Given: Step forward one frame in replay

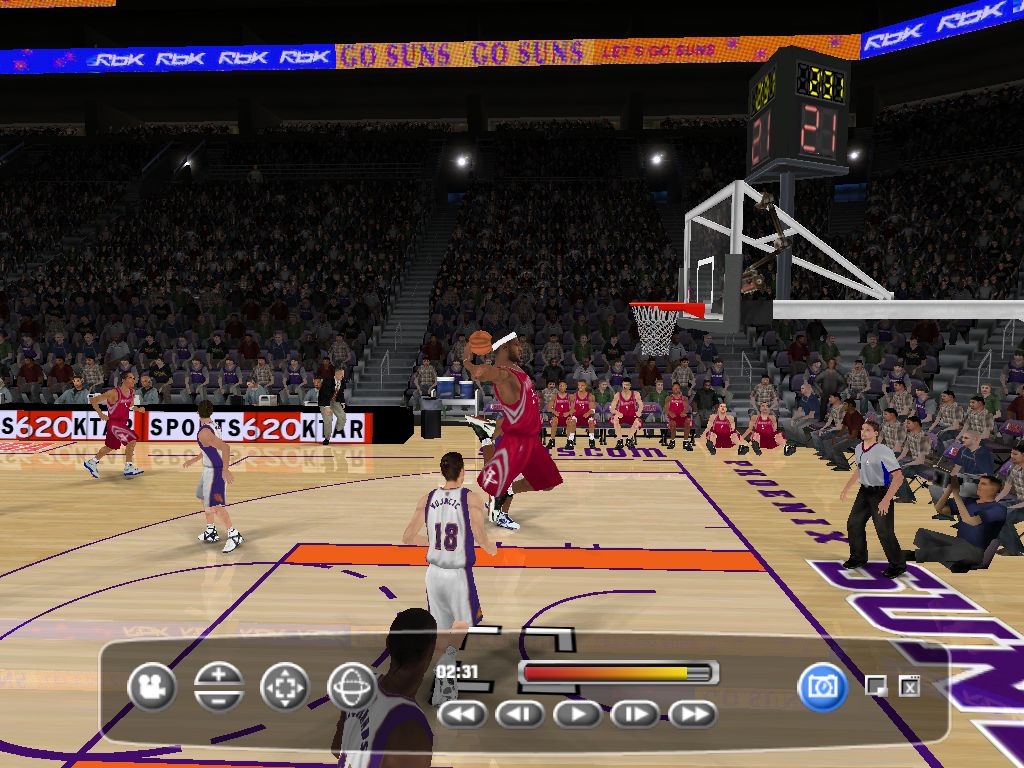Looking at the screenshot, I should click(635, 714).
